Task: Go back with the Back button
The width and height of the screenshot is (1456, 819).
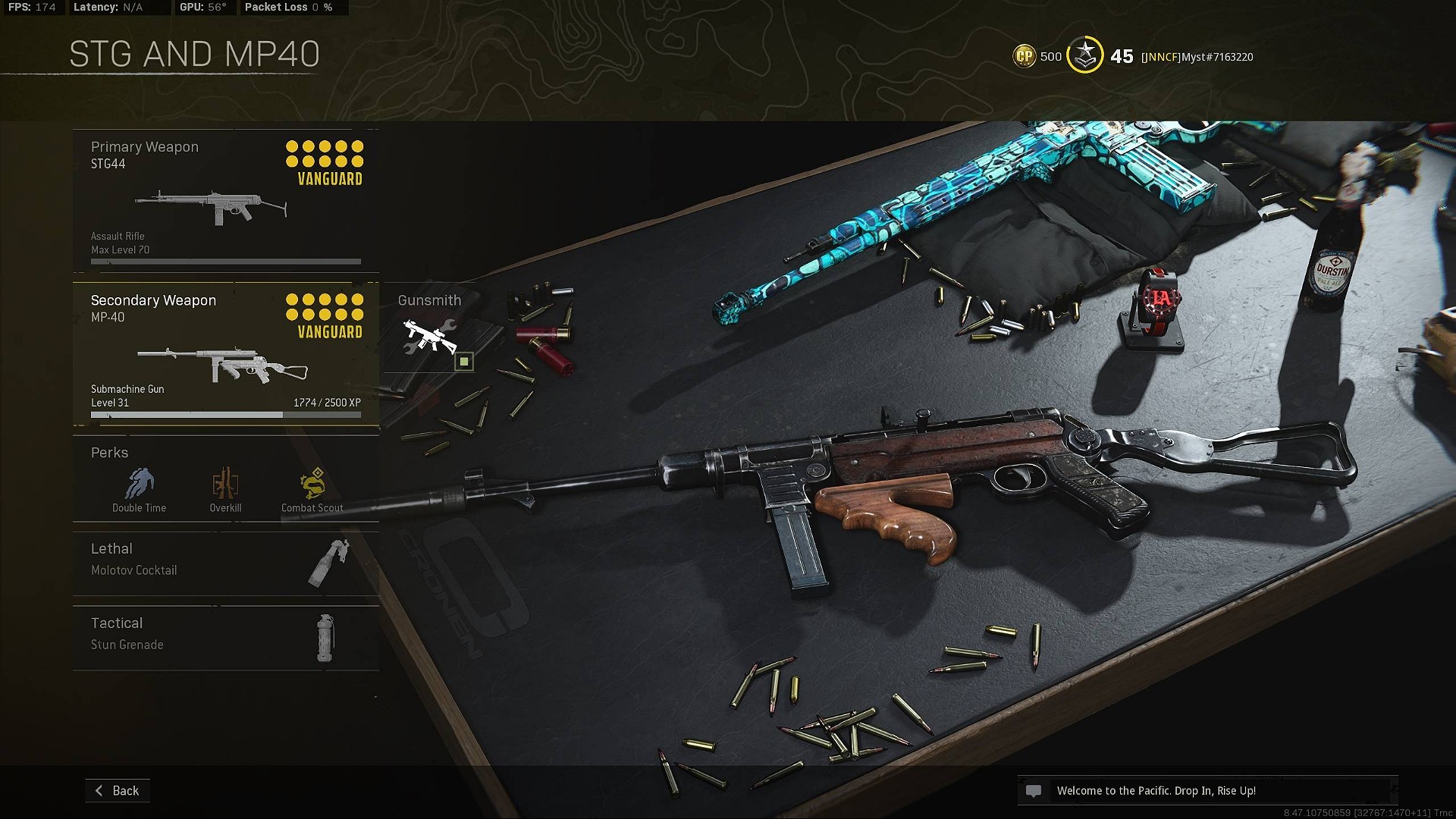Action: click(x=118, y=790)
